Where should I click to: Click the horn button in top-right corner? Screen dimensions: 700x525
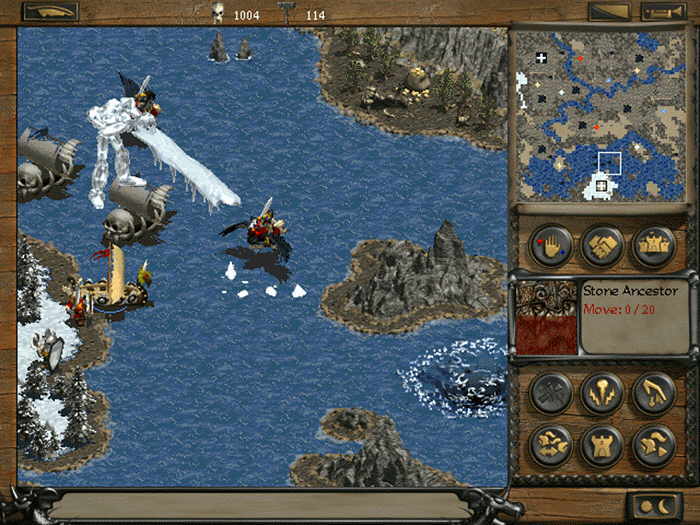tap(662, 12)
